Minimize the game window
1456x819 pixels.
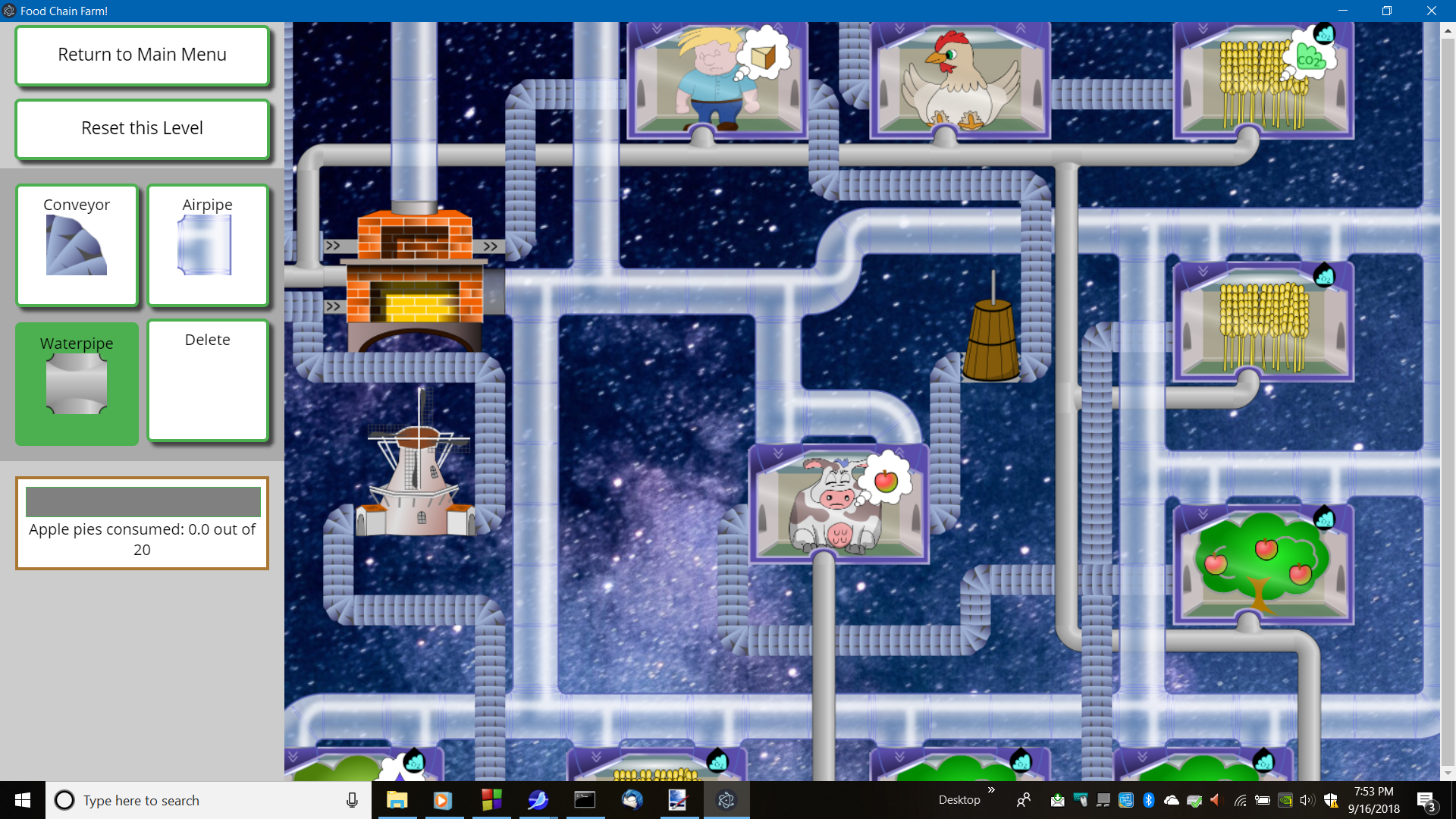click(1343, 11)
